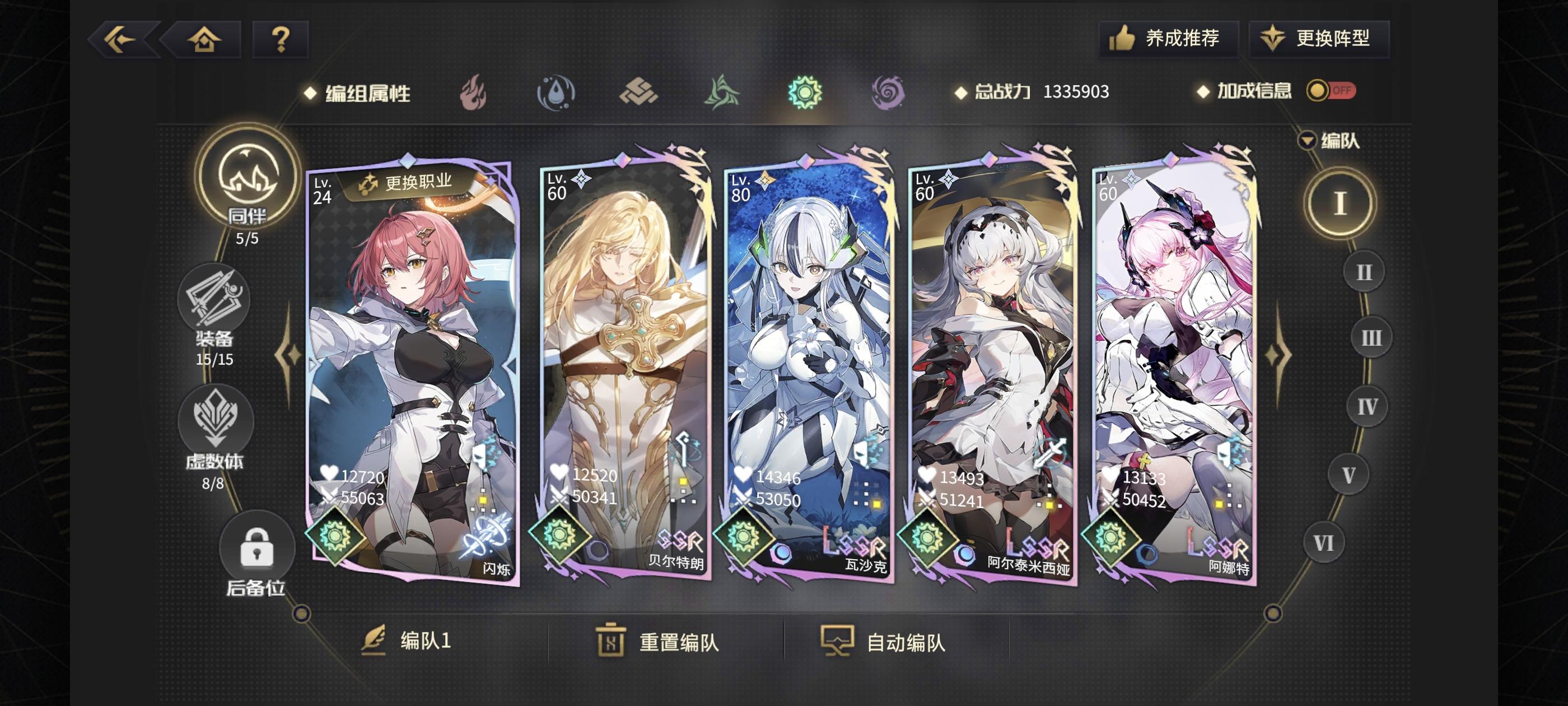Click the home icon at top left
The width and height of the screenshot is (1568, 706).
coord(204,39)
